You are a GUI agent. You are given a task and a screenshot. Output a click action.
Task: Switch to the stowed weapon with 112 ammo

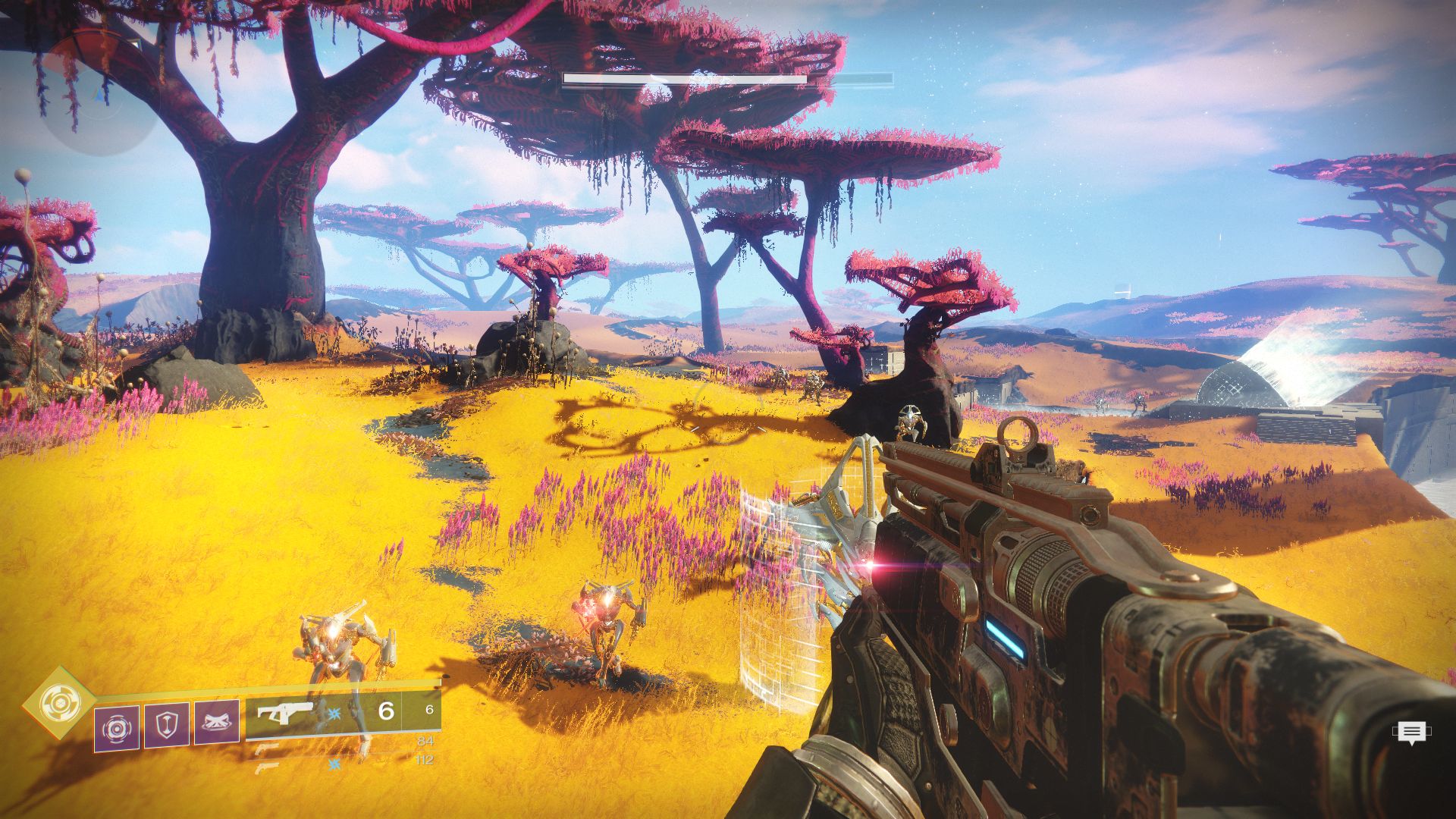click(267, 767)
